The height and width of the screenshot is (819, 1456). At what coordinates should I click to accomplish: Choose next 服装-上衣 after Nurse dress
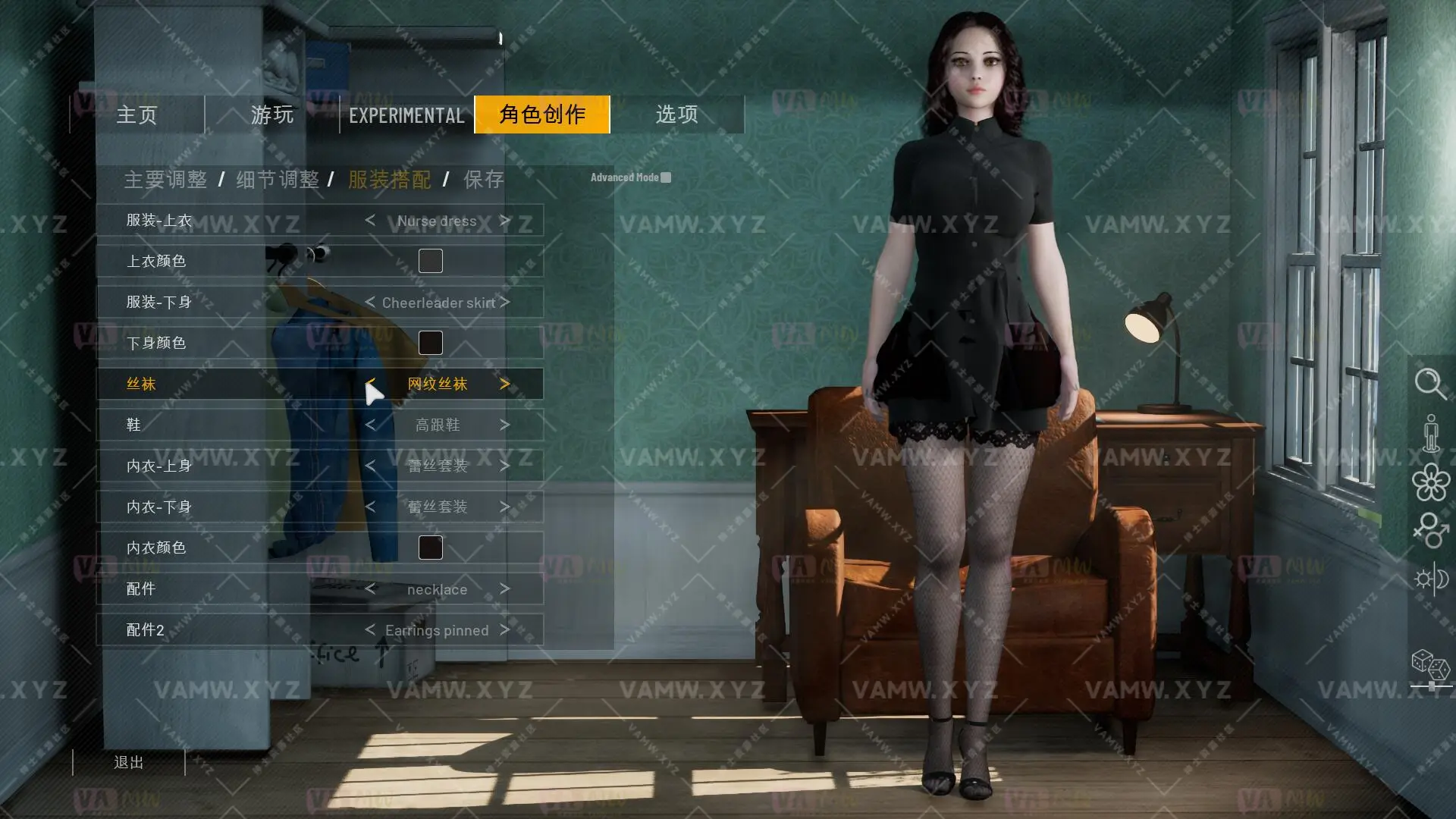coord(505,221)
